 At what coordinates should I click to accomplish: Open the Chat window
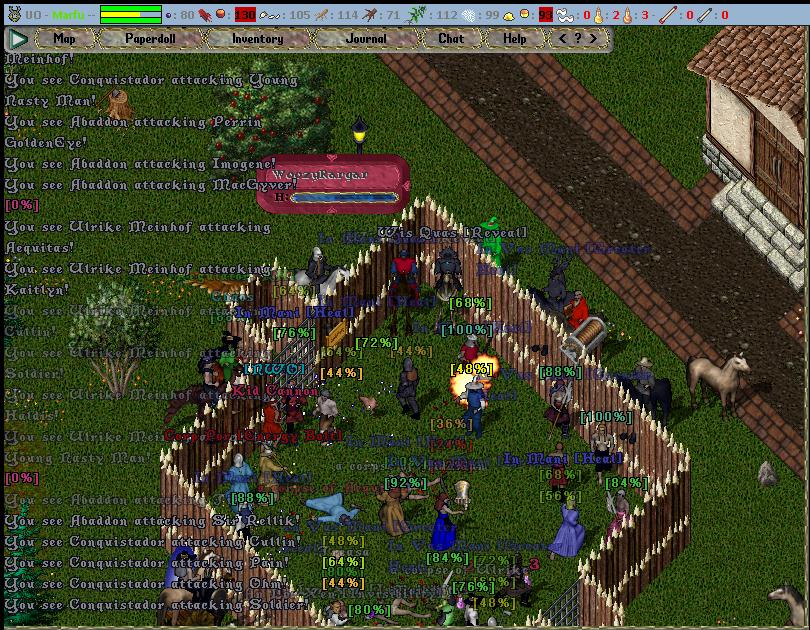451,39
